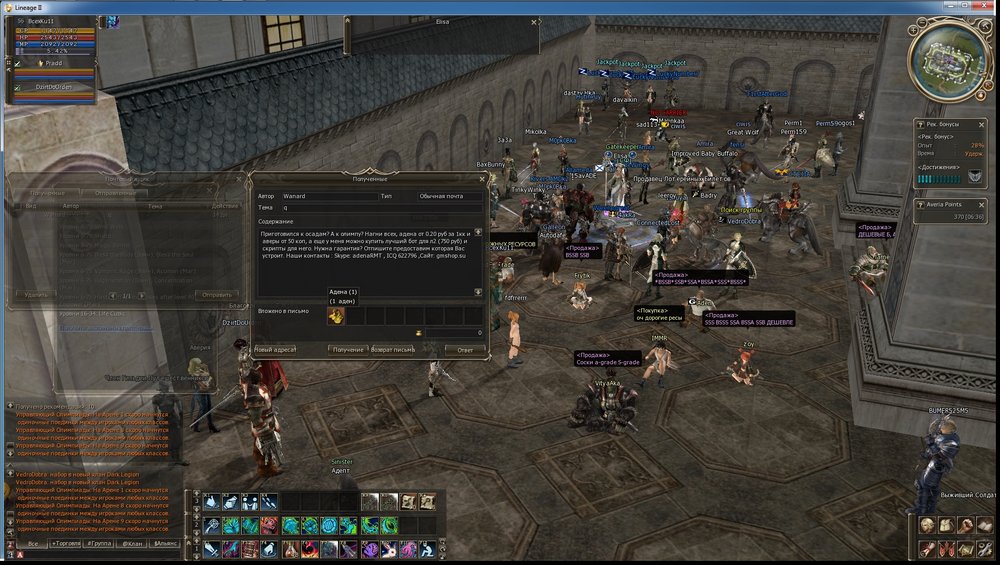Select the attached Adena item slot
Viewport: 1000px width, 565px height.
point(337,317)
